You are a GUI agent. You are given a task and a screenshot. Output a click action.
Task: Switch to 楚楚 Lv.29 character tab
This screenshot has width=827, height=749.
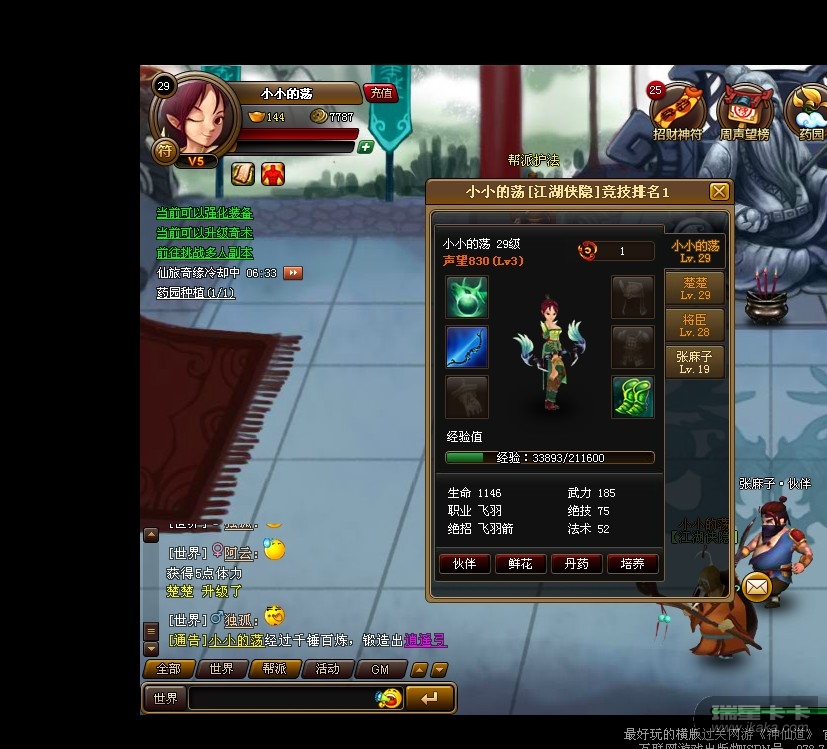695,289
